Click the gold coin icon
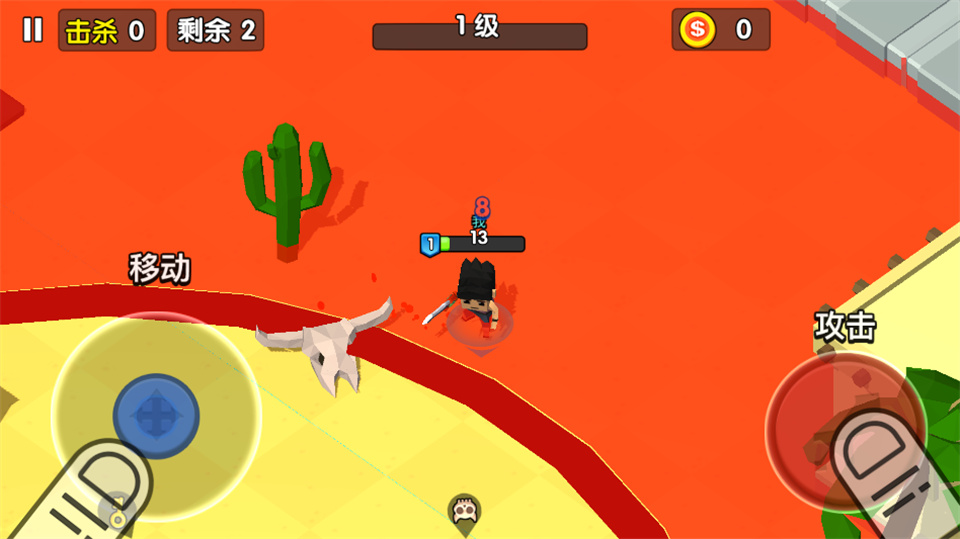The width and height of the screenshot is (960, 539). coord(697,30)
